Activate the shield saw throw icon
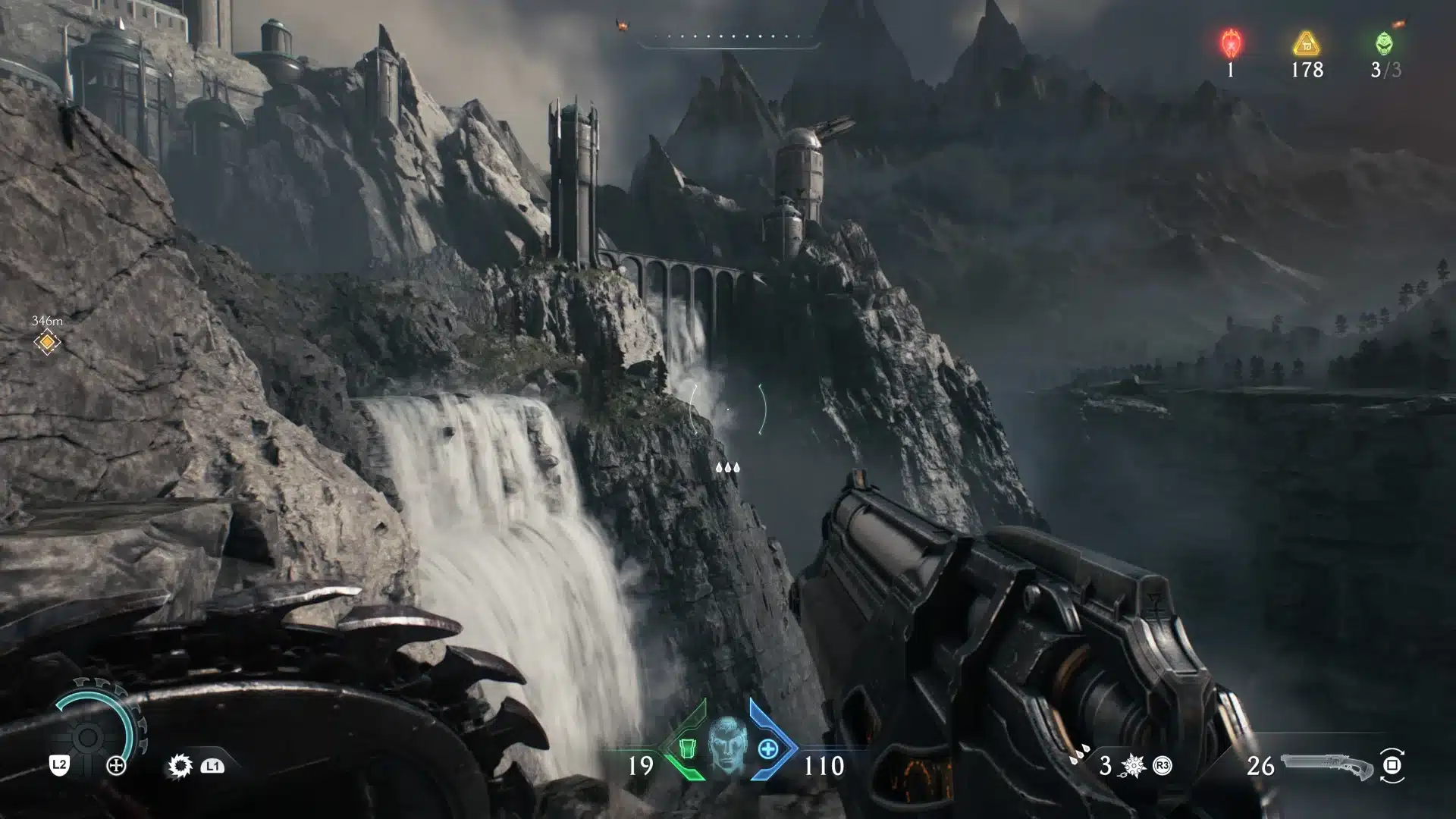The height and width of the screenshot is (819, 1456). pyautogui.click(x=180, y=766)
